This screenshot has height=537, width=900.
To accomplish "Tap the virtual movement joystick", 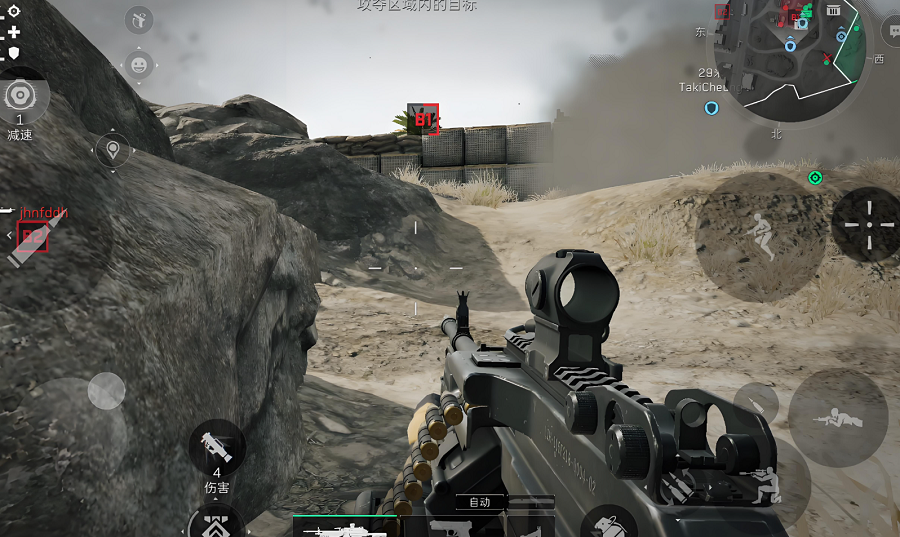I will point(105,391).
